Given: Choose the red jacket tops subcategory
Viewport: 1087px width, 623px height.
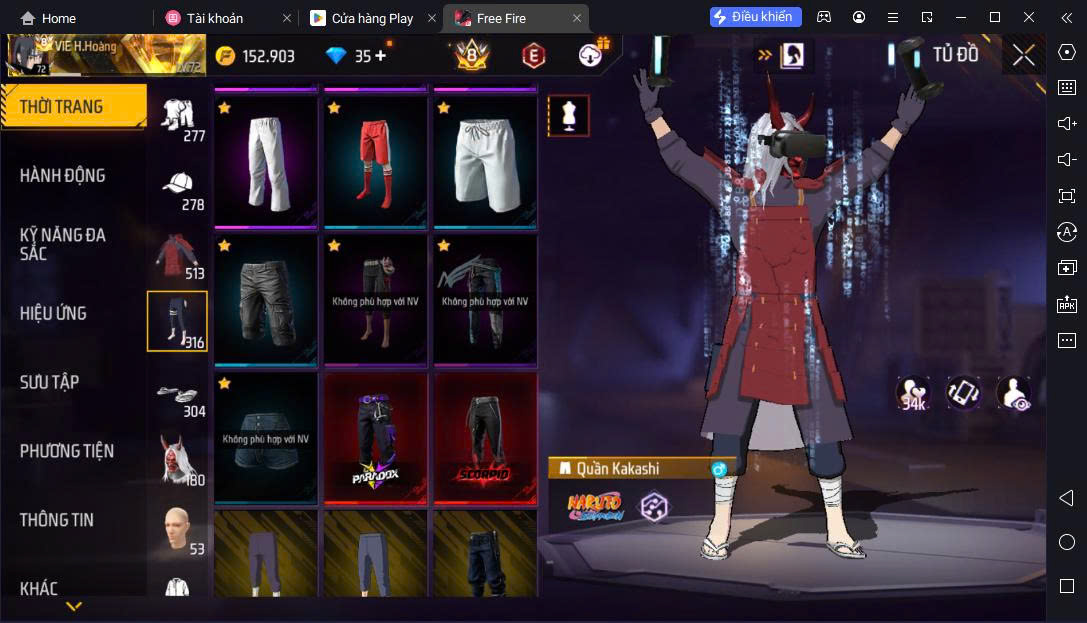Looking at the screenshot, I should (x=179, y=254).
